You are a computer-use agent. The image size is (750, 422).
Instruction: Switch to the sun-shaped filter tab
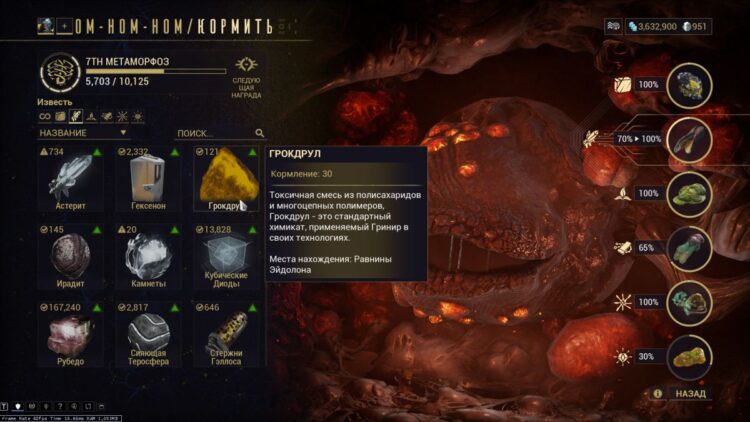pyautogui.click(x=138, y=116)
